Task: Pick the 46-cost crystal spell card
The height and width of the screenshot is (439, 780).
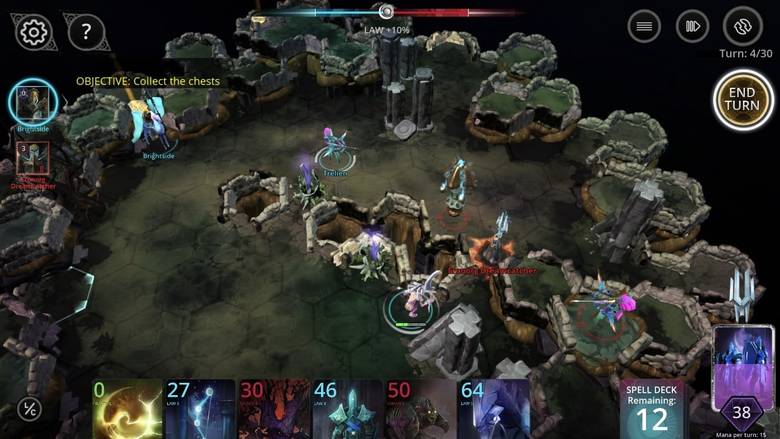Action: [347, 409]
